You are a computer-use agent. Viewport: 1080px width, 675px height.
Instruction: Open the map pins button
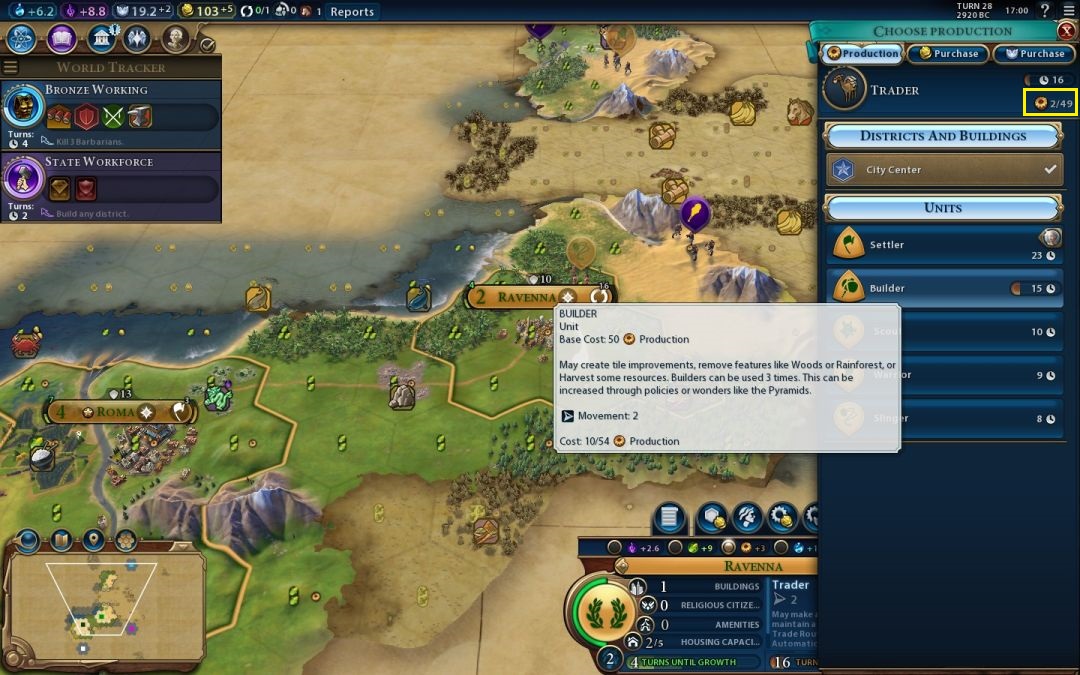pos(93,541)
